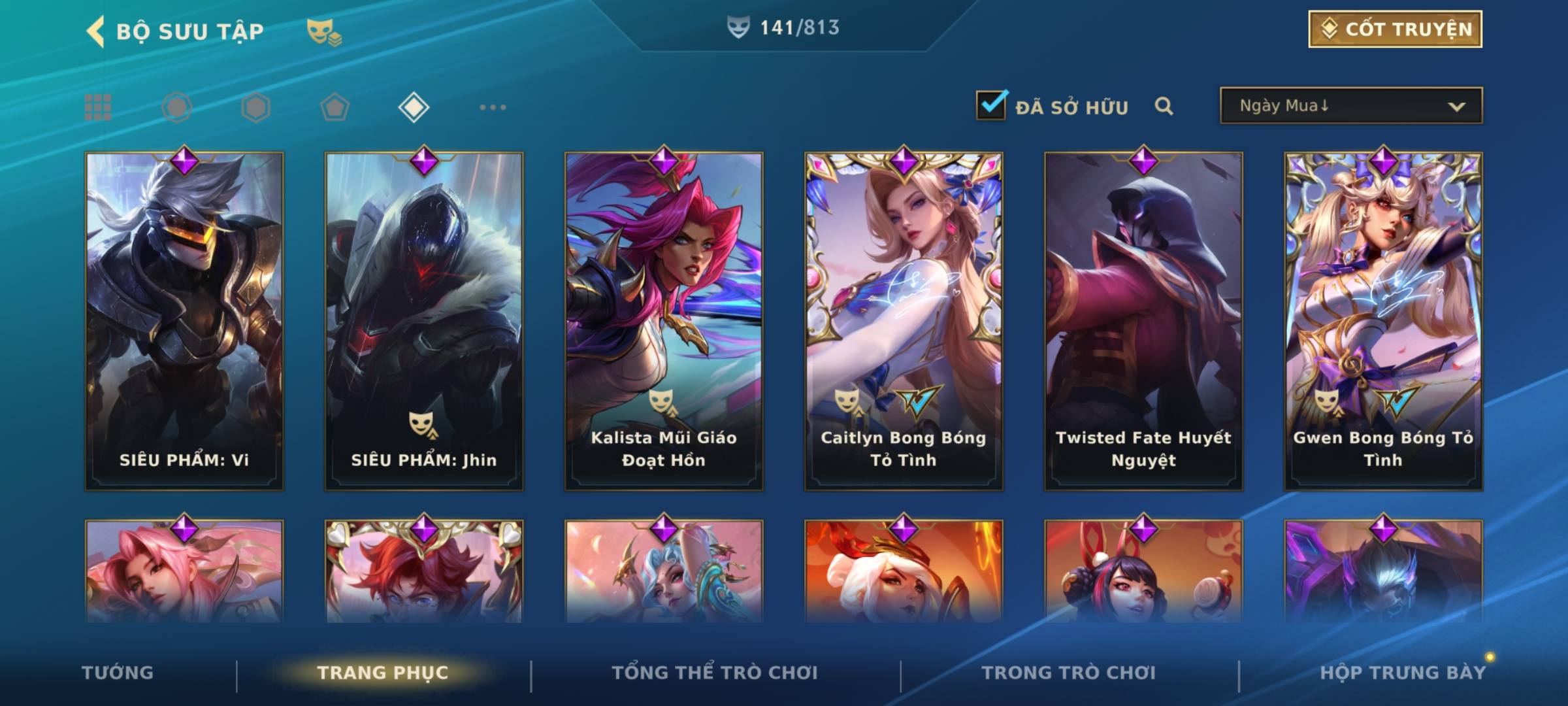Go back from Bộ Sưu Tập
The image size is (1568, 706).
click(x=96, y=31)
